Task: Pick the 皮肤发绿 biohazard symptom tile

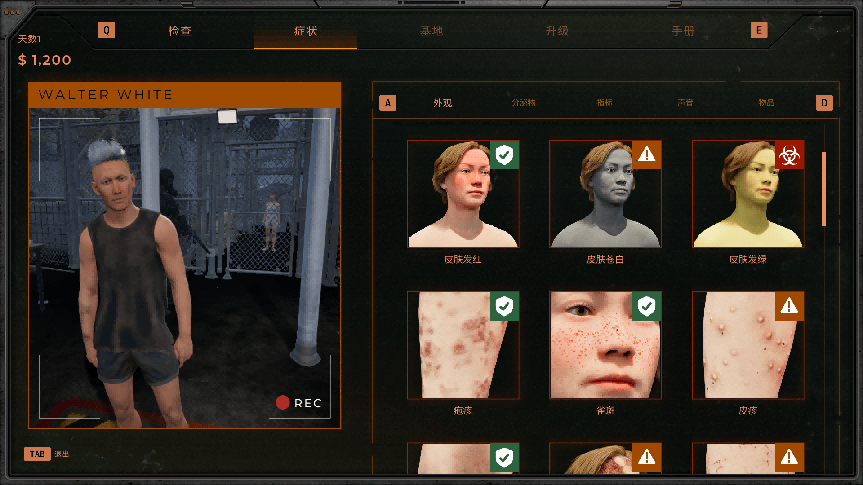Action: [x=748, y=194]
